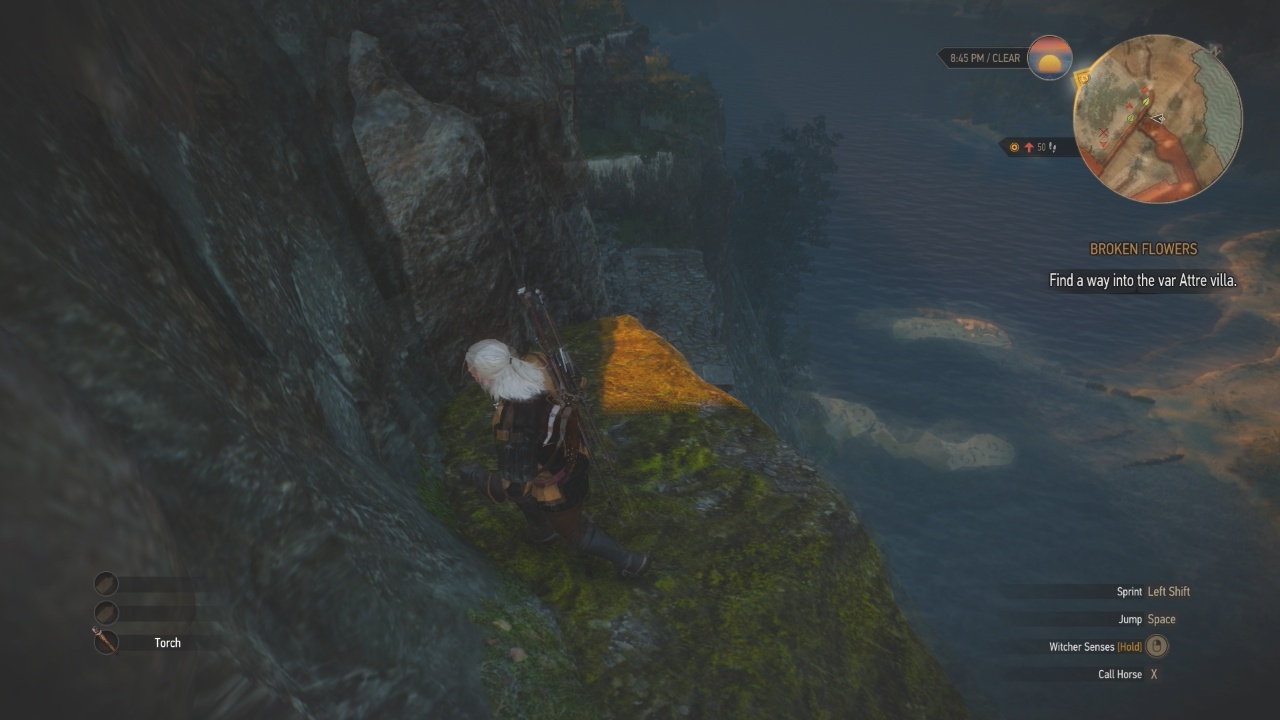Image resolution: width=1280 pixels, height=720 pixels.
Task: Click the Broken Flowers quest tracker
Action: [1143, 249]
